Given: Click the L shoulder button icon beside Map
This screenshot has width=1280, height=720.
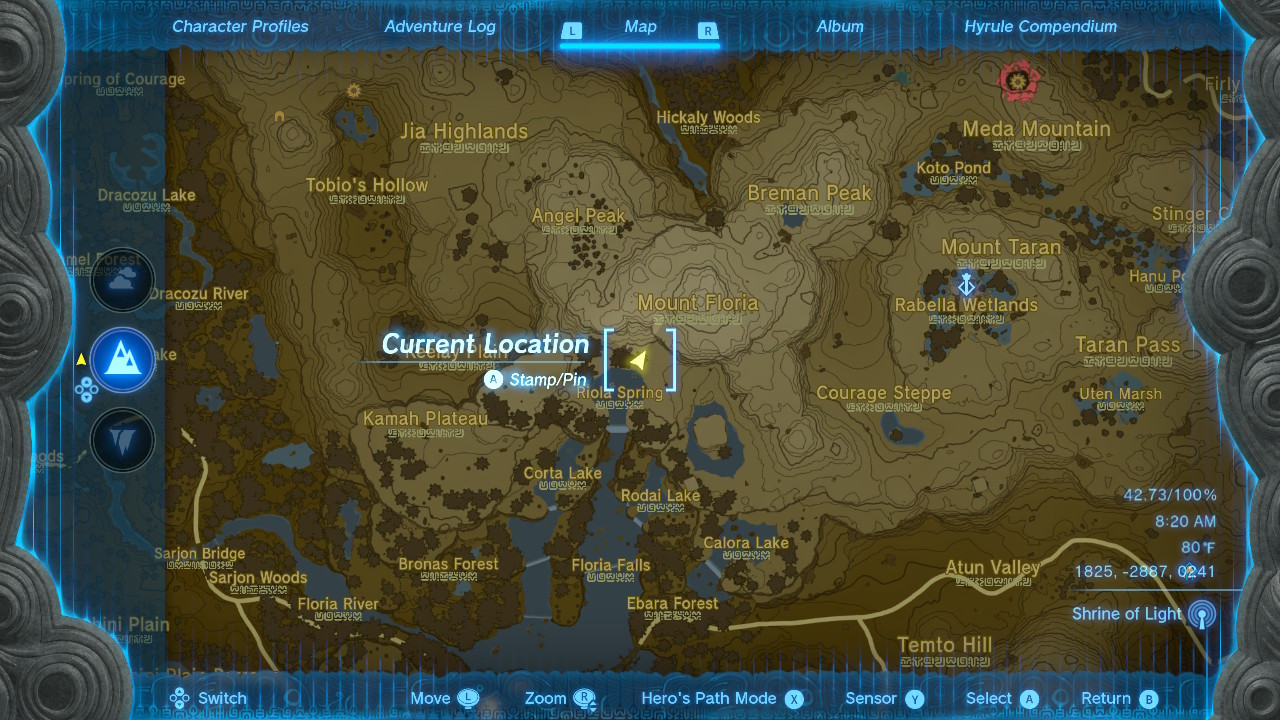Looking at the screenshot, I should (x=572, y=31).
